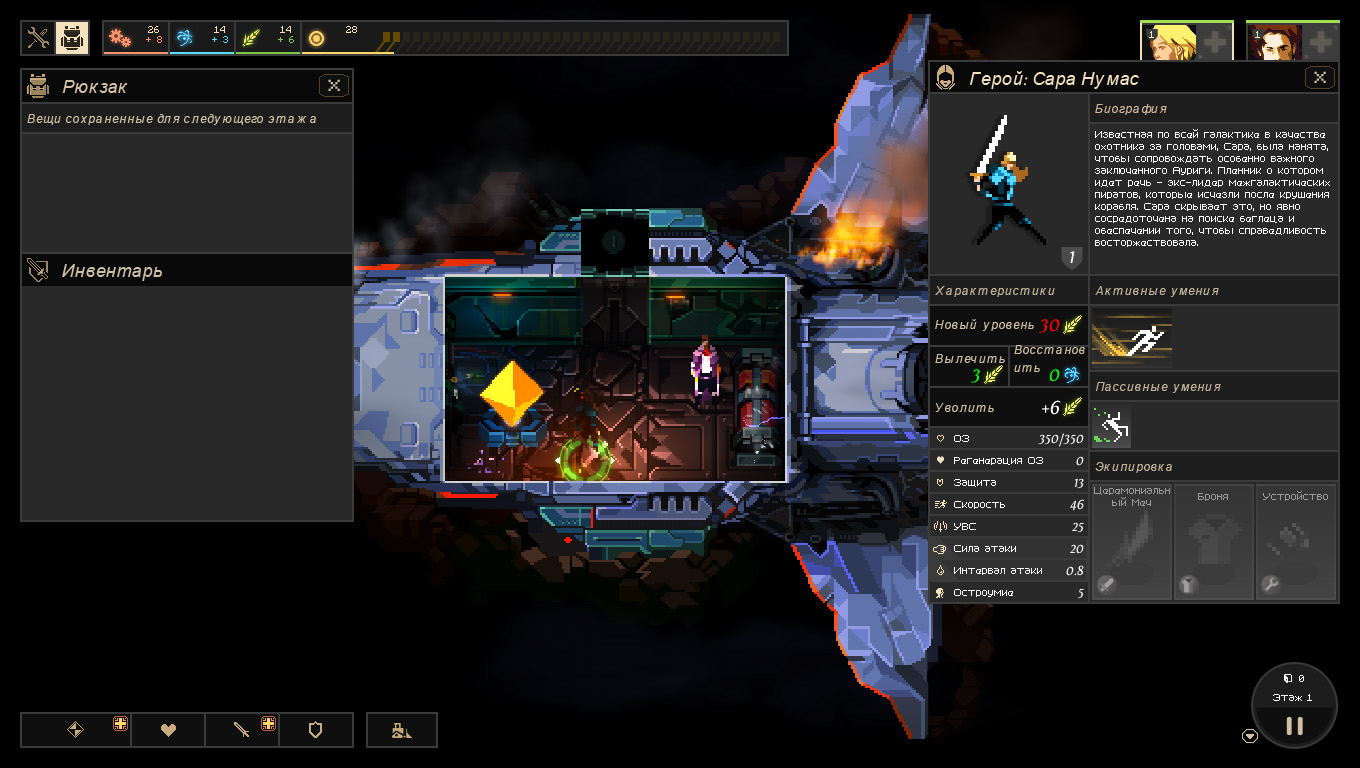Level up hero with Новый уровень button
Screen dimensions: 1360x768
[1008, 324]
